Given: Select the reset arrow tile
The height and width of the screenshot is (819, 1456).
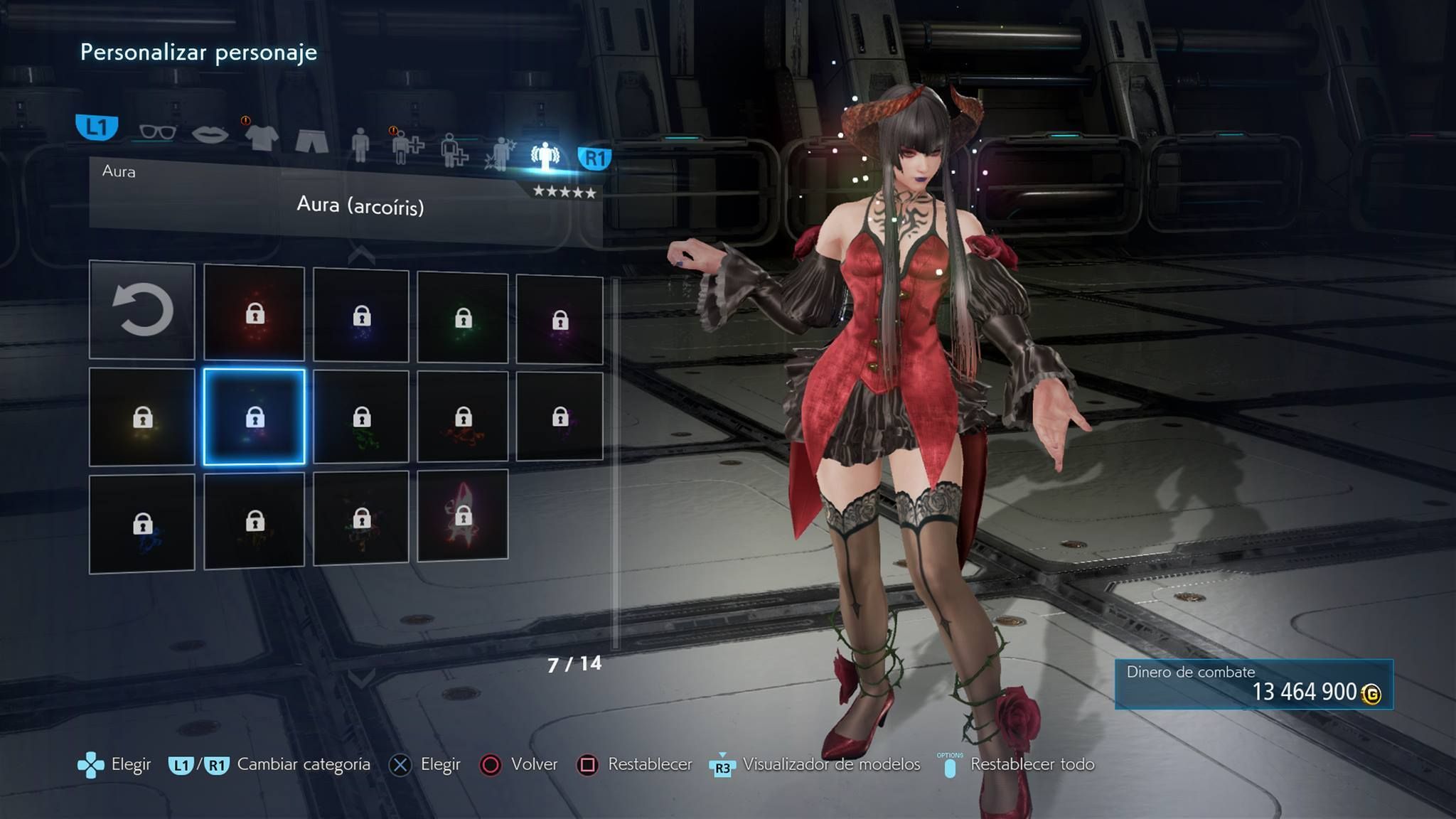Looking at the screenshot, I should coord(142,310).
